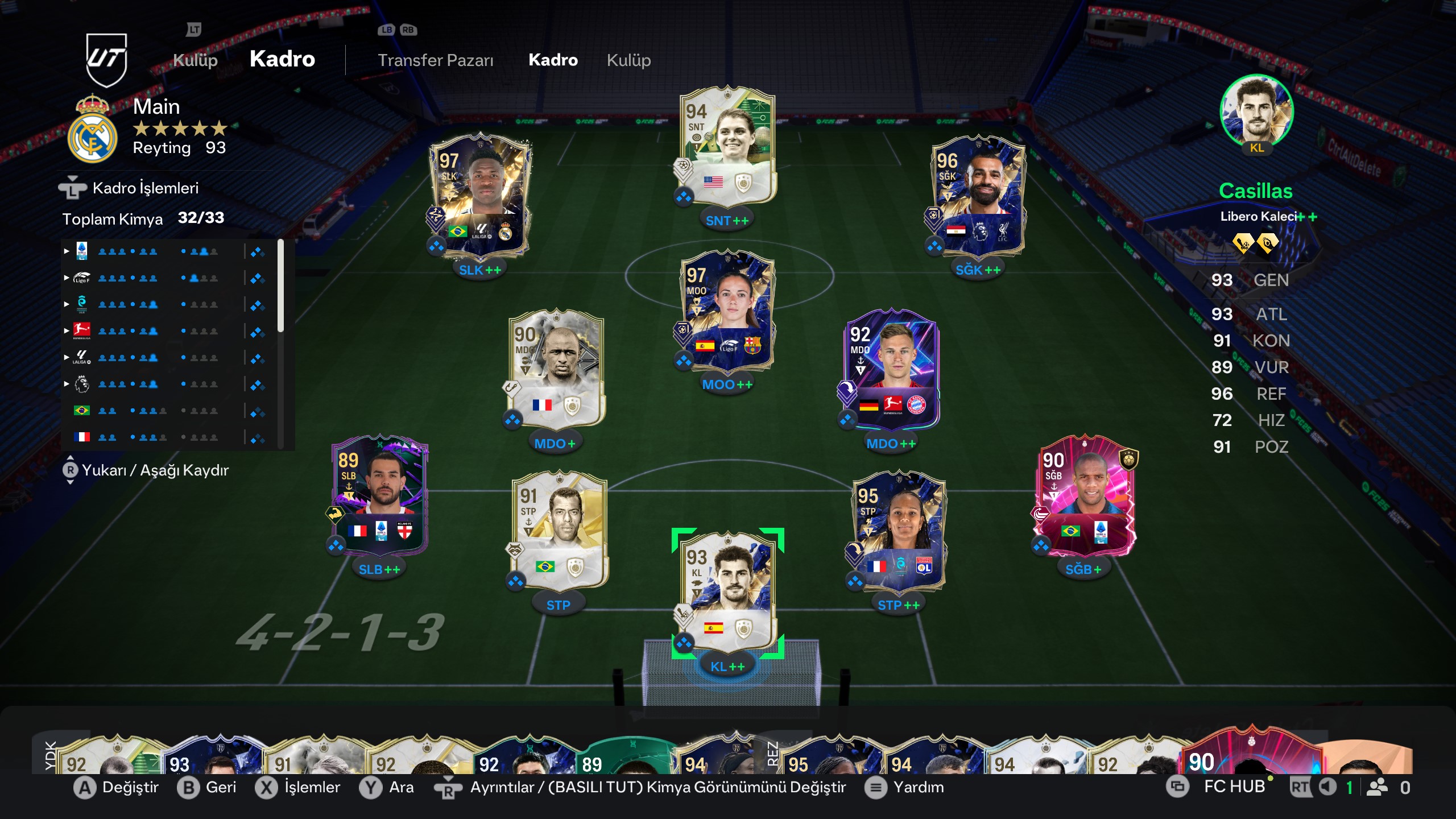The height and width of the screenshot is (819, 1456).
Task: Select the 97 MOO attacking midfielder card
Action: tap(727, 312)
